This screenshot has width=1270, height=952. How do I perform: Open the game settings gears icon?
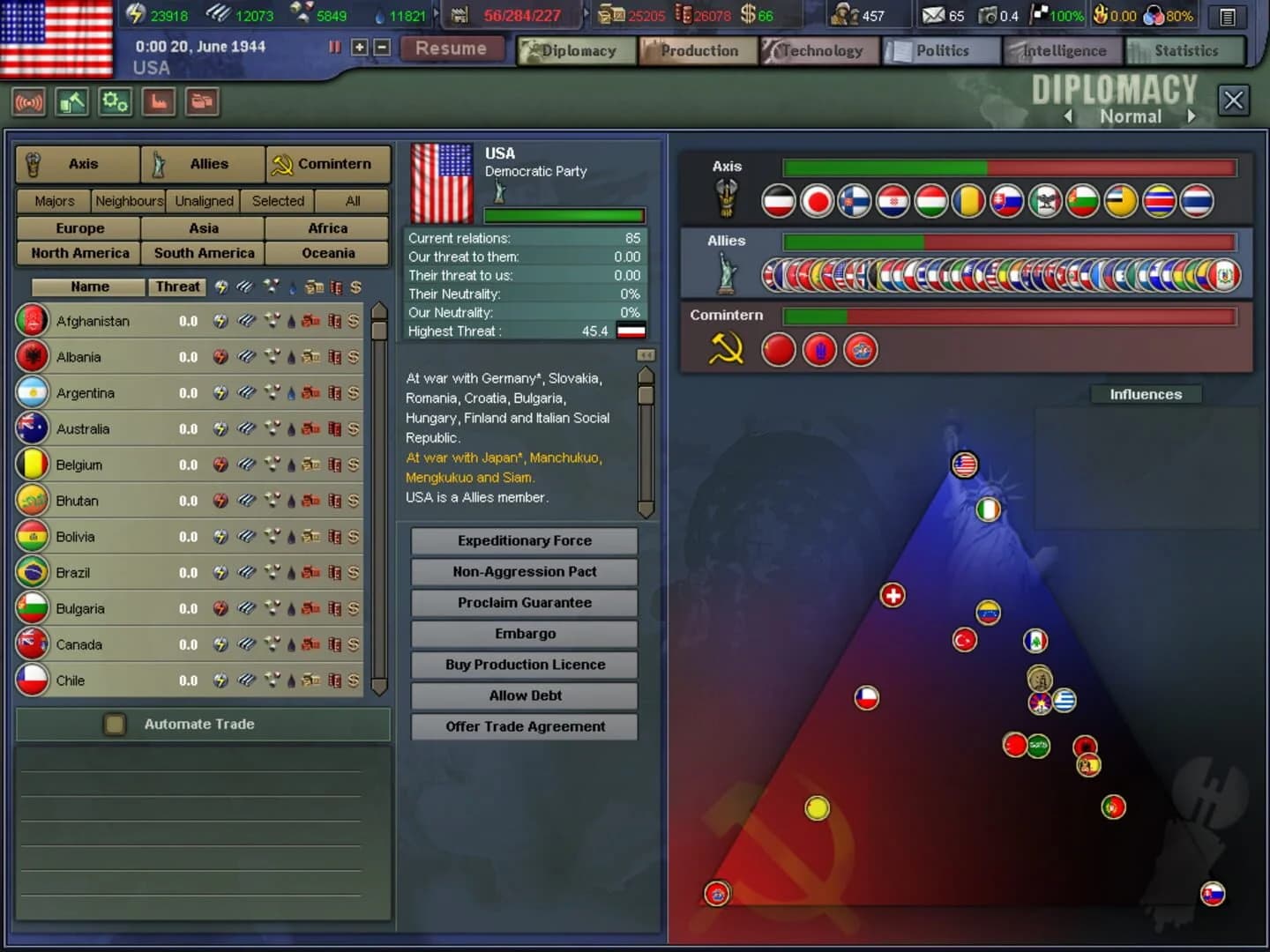(115, 101)
